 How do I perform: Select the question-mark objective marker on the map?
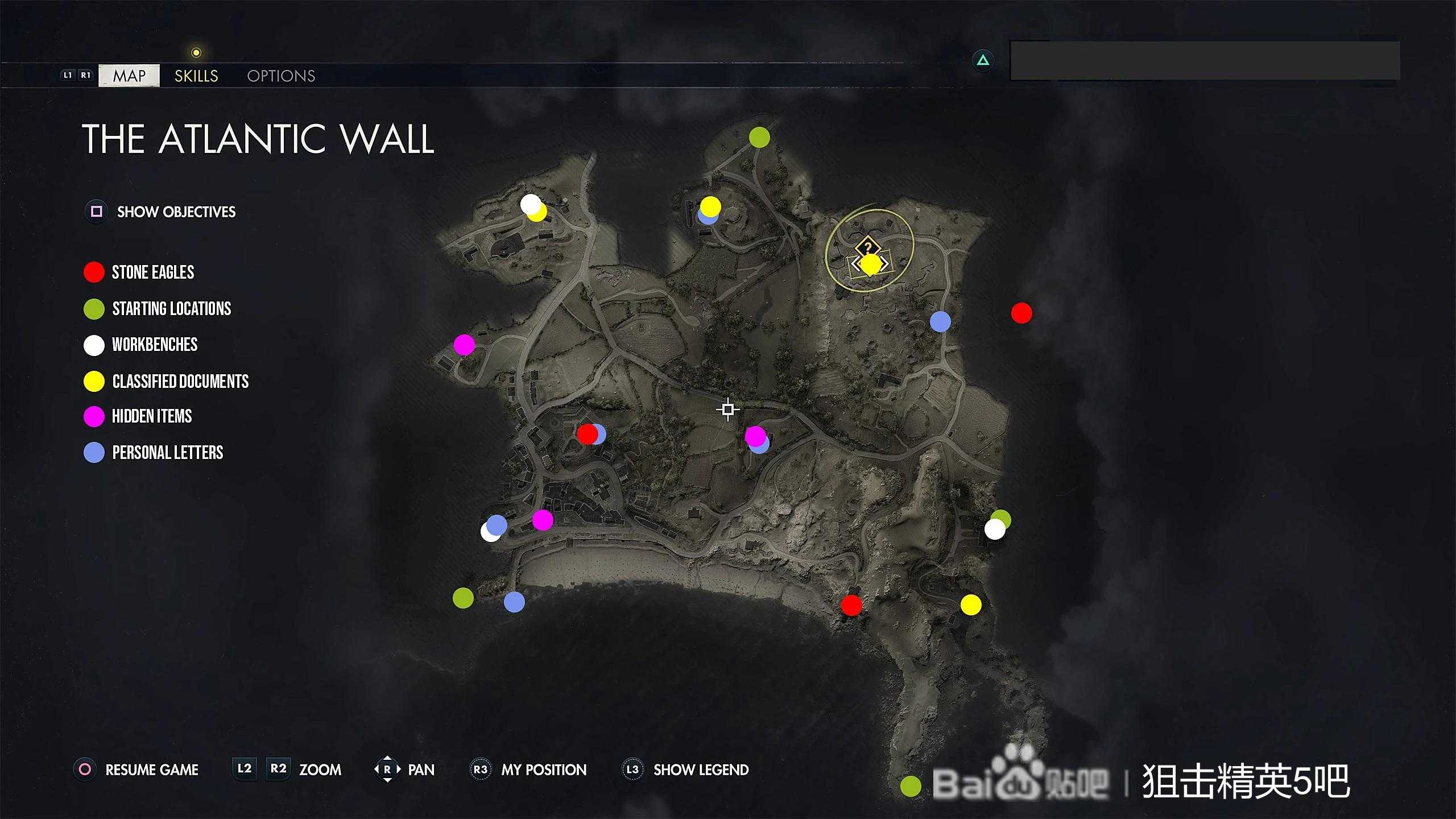tap(867, 247)
